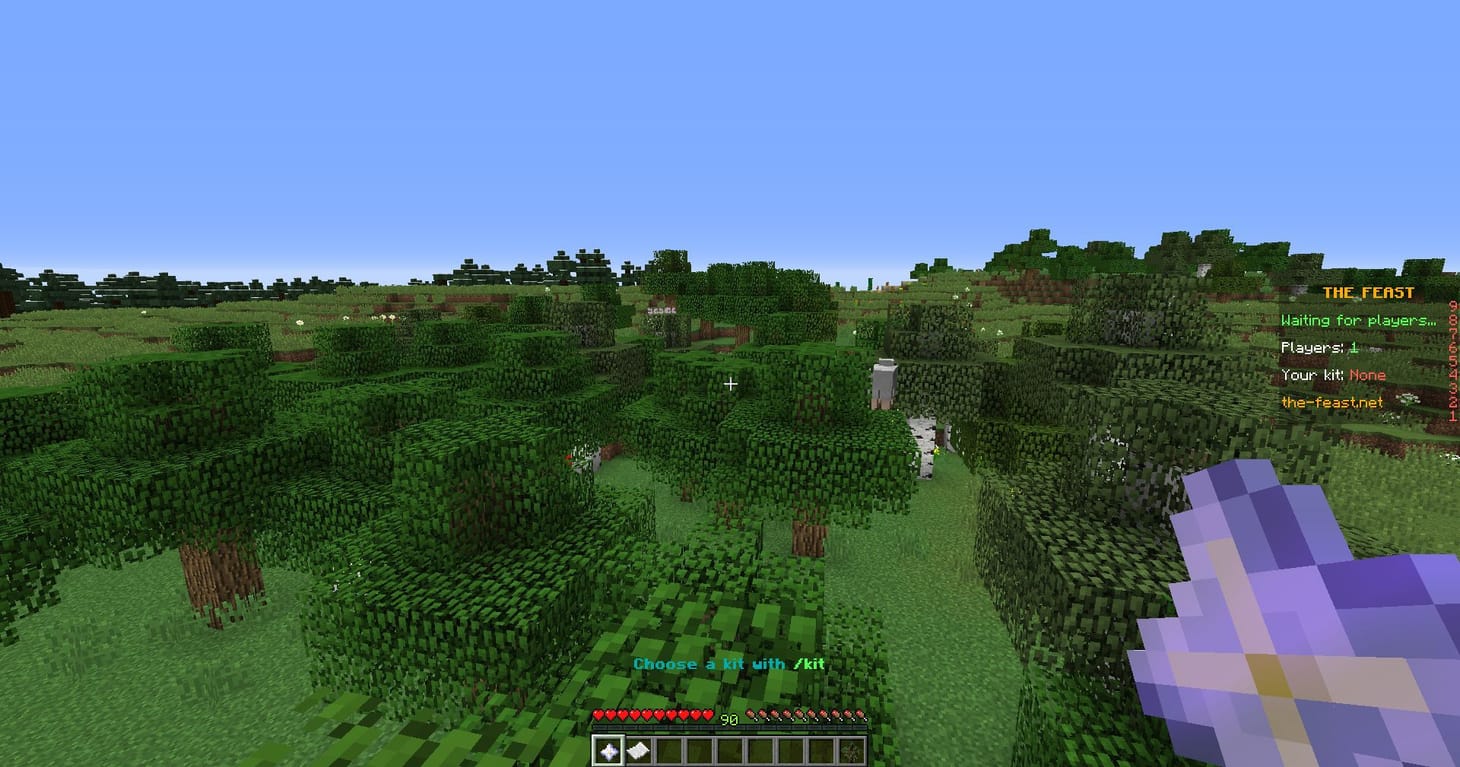1460x767 pixels.
Task: Click the first heart of the health bar
Action: coord(598,716)
